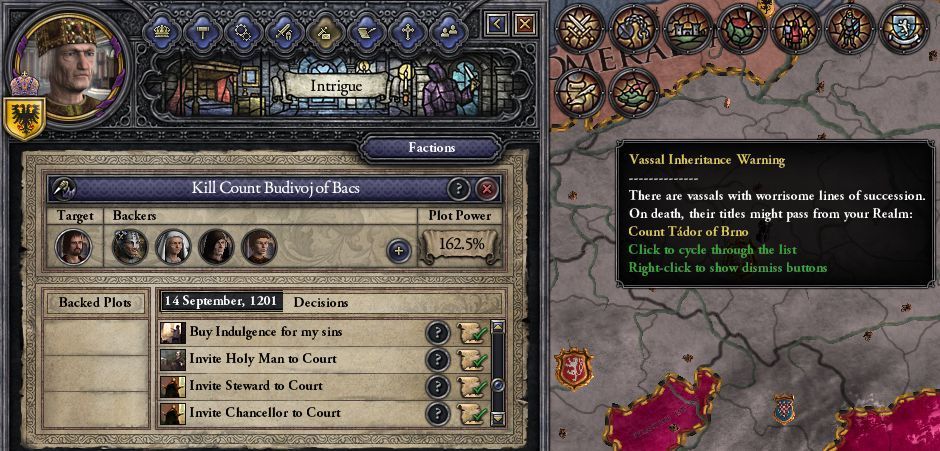940x451 pixels.
Task: Click the eagle coat of arms shield
Action: pyautogui.click(x=21, y=118)
